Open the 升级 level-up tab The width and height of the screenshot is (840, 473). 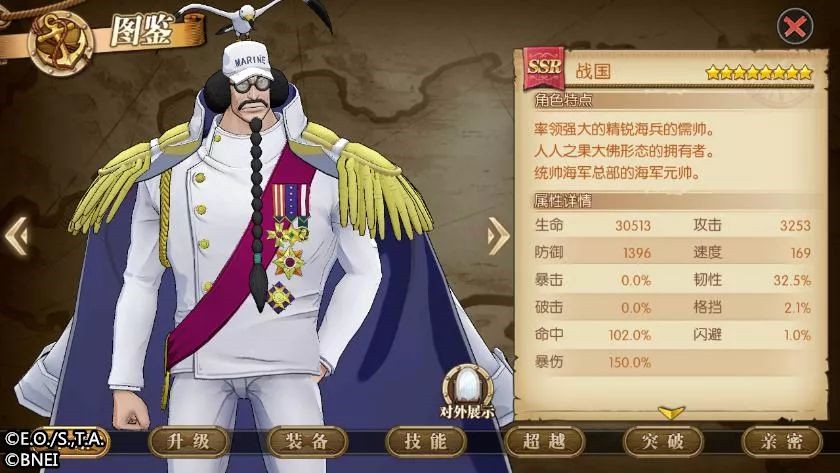click(186, 442)
